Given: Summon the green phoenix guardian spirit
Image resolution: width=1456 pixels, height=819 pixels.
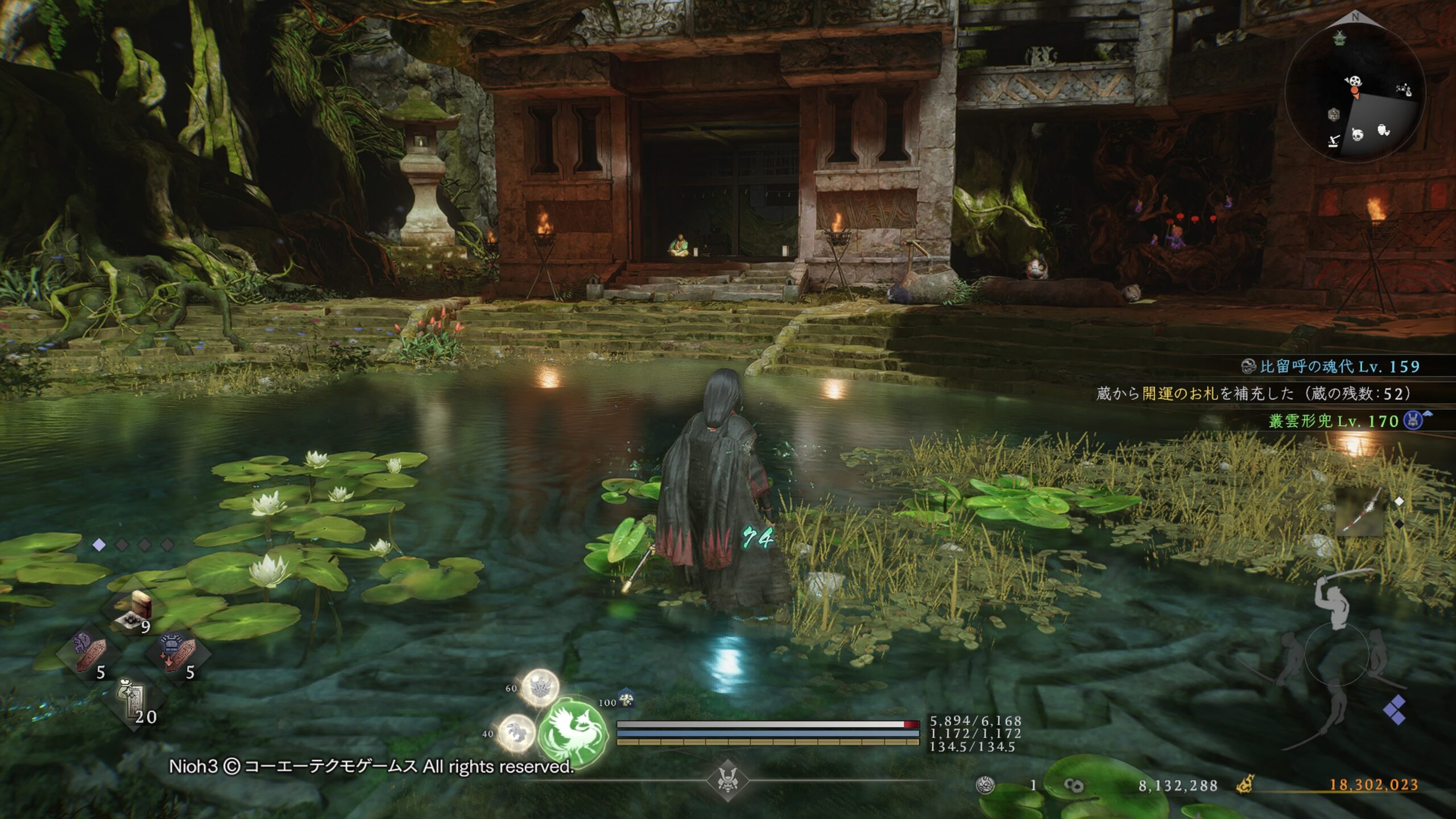Looking at the screenshot, I should pos(570,731).
